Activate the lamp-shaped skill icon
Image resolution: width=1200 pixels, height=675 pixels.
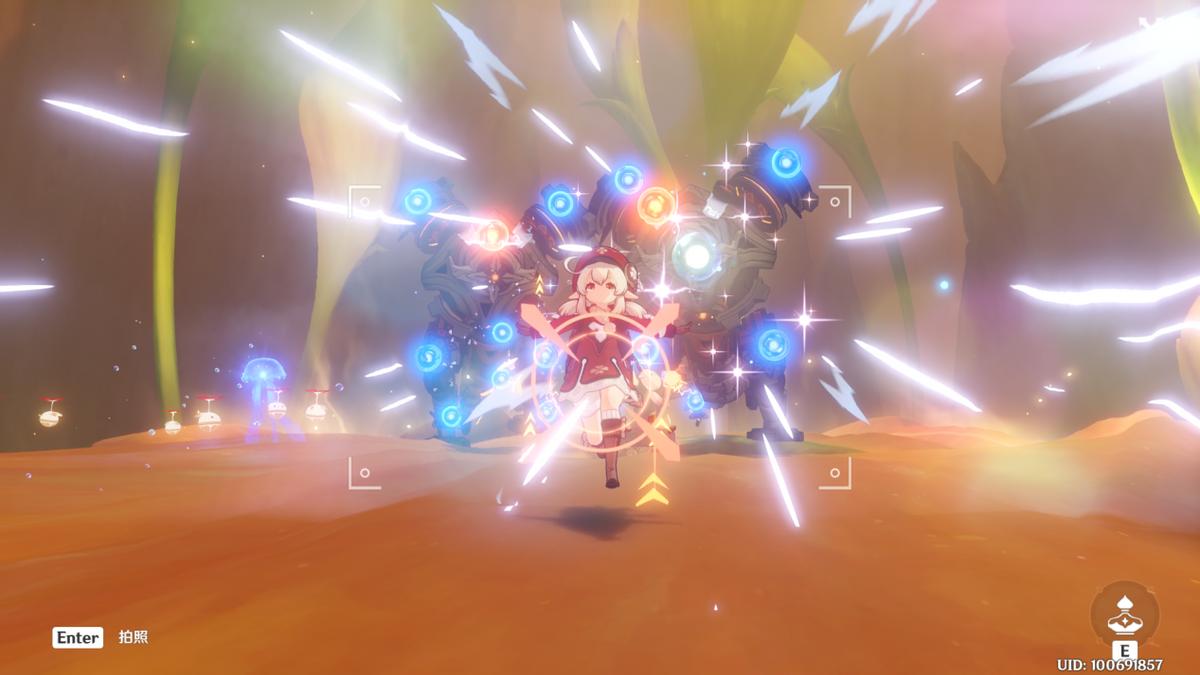click(1124, 614)
